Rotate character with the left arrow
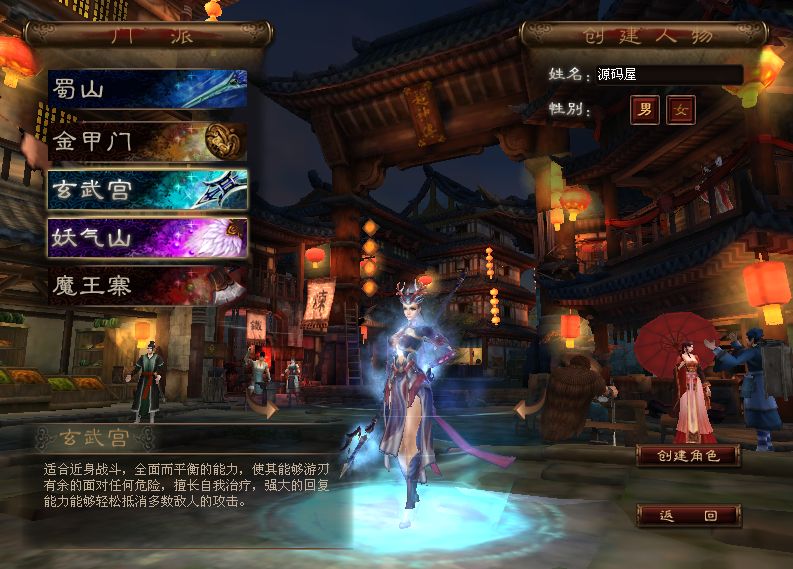Image resolution: width=793 pixels, height=569 pixels. [x=263, y=405]
